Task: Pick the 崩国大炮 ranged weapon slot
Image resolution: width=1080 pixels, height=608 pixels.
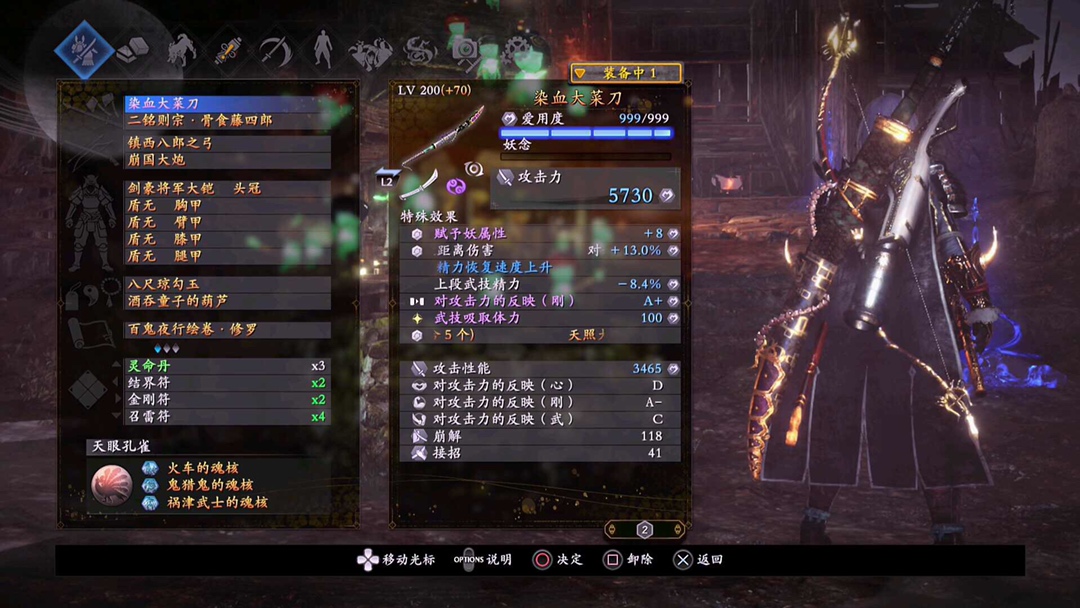Action: click(227, 160)
